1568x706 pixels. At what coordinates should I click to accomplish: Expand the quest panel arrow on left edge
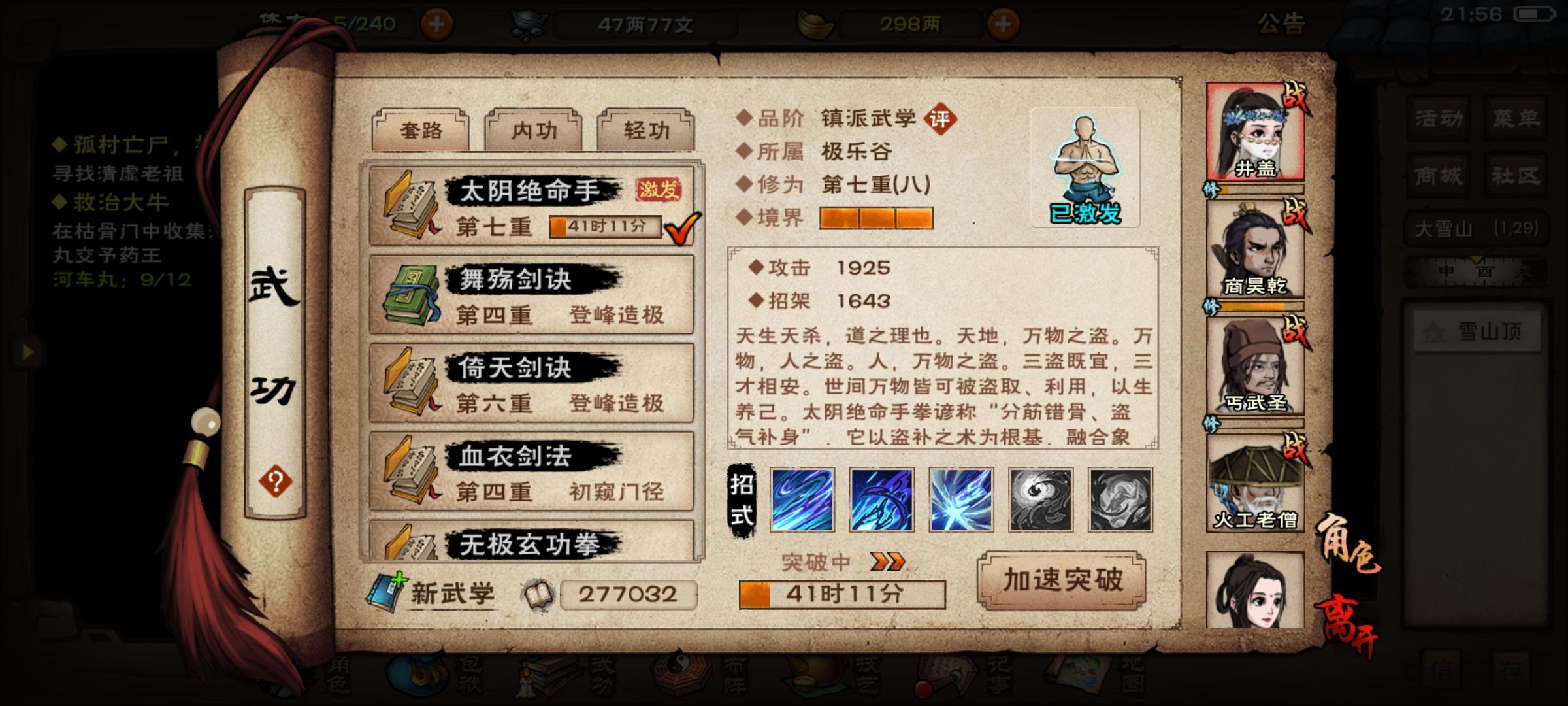pyautogui.click(x=28, y=351)
